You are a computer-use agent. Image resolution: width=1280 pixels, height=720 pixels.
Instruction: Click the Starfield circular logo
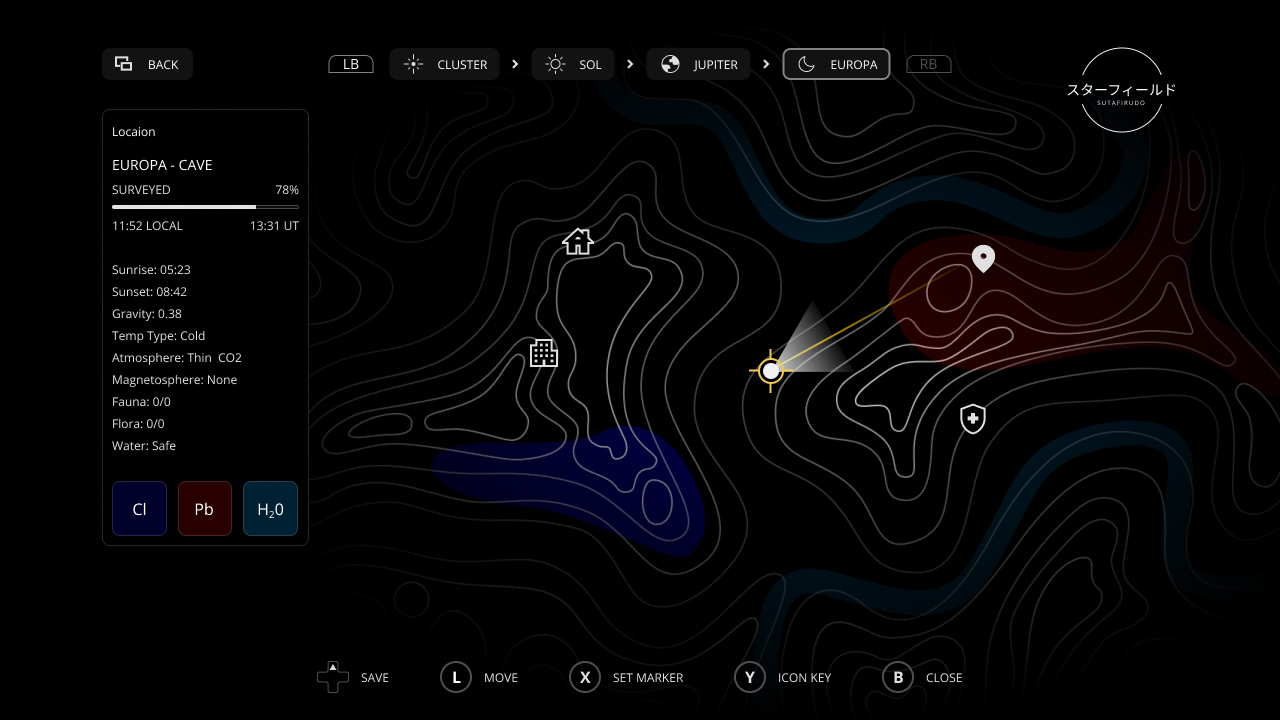pyautogui.click(x=1121, y=90)
